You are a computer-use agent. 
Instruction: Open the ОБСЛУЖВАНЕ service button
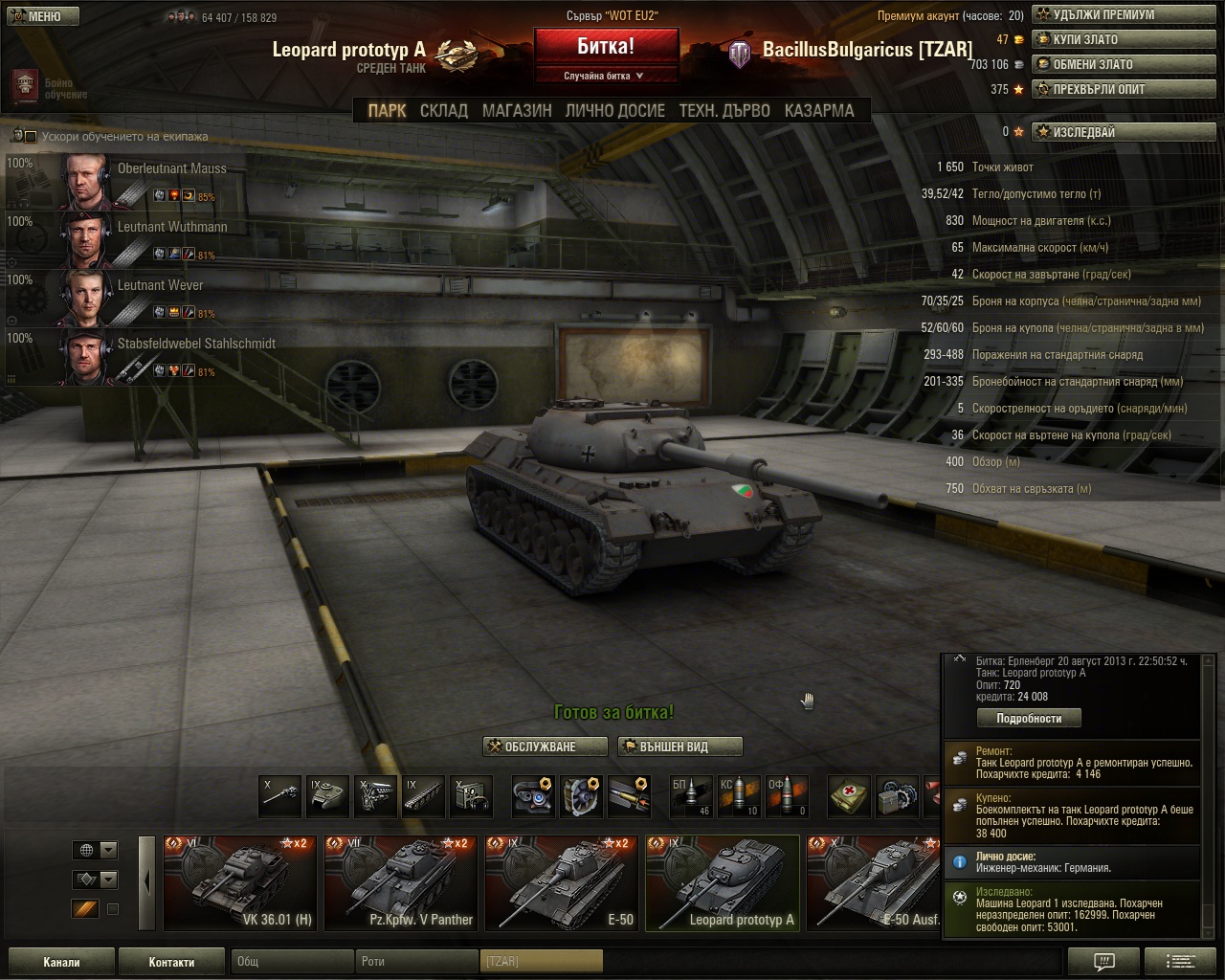(546, 746)
